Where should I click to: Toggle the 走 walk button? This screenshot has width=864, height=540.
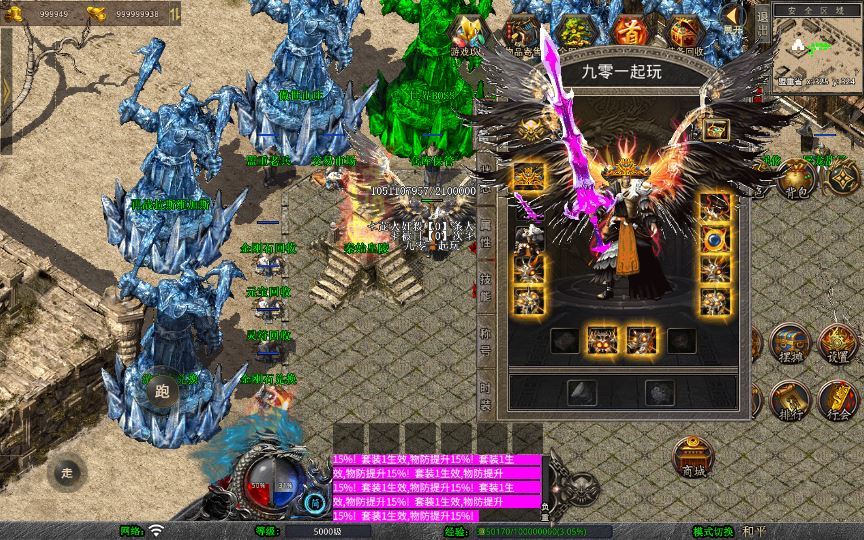click(x=67, y=472)
